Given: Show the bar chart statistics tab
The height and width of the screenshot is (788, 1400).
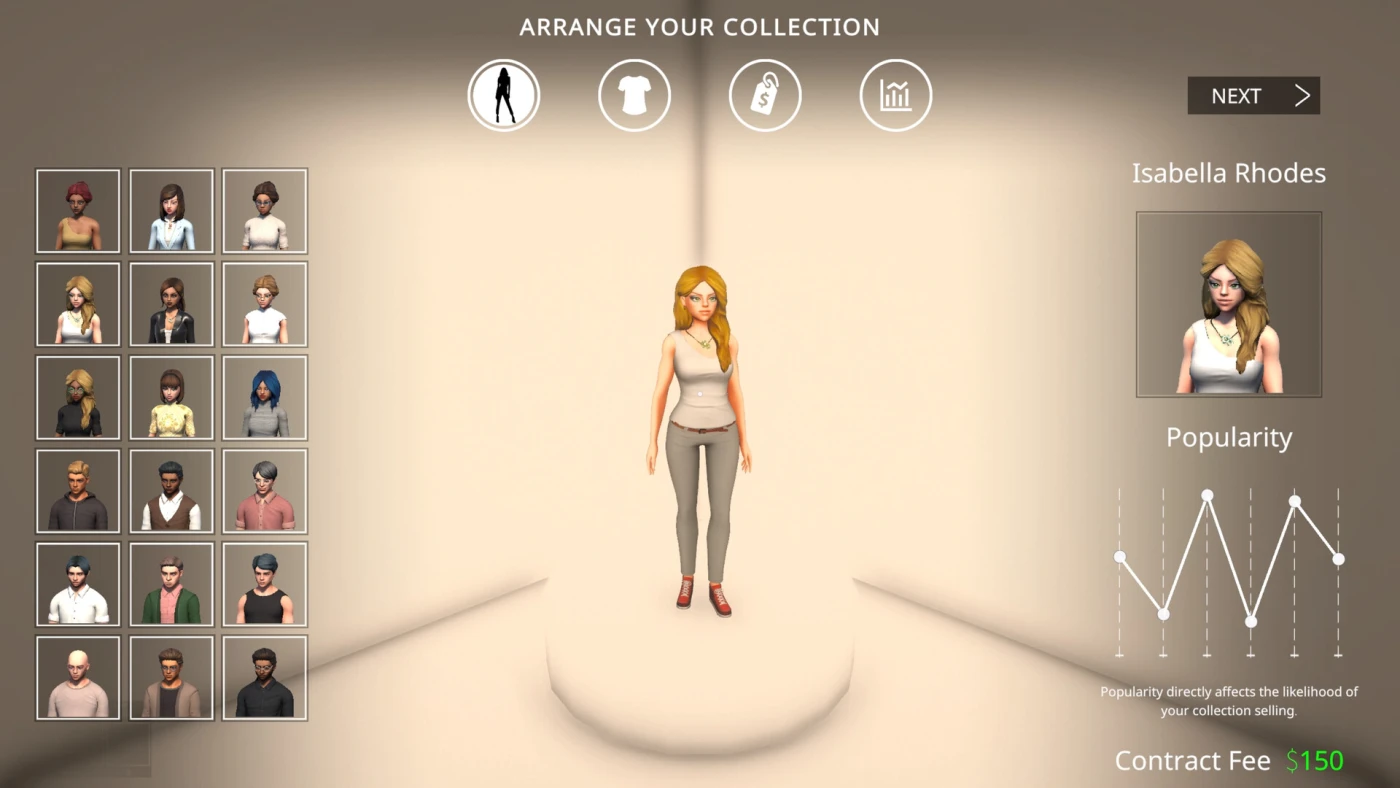Looking at the screenshot, I should coord(895,96).
